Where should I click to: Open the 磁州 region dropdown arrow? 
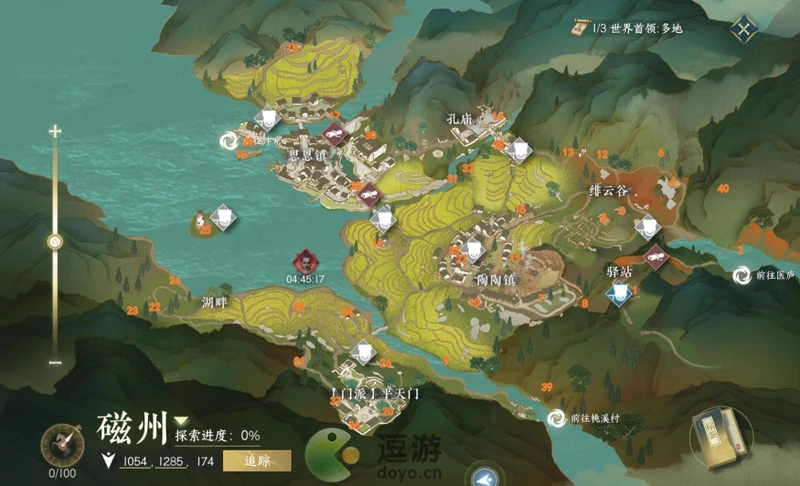point(181,421)
